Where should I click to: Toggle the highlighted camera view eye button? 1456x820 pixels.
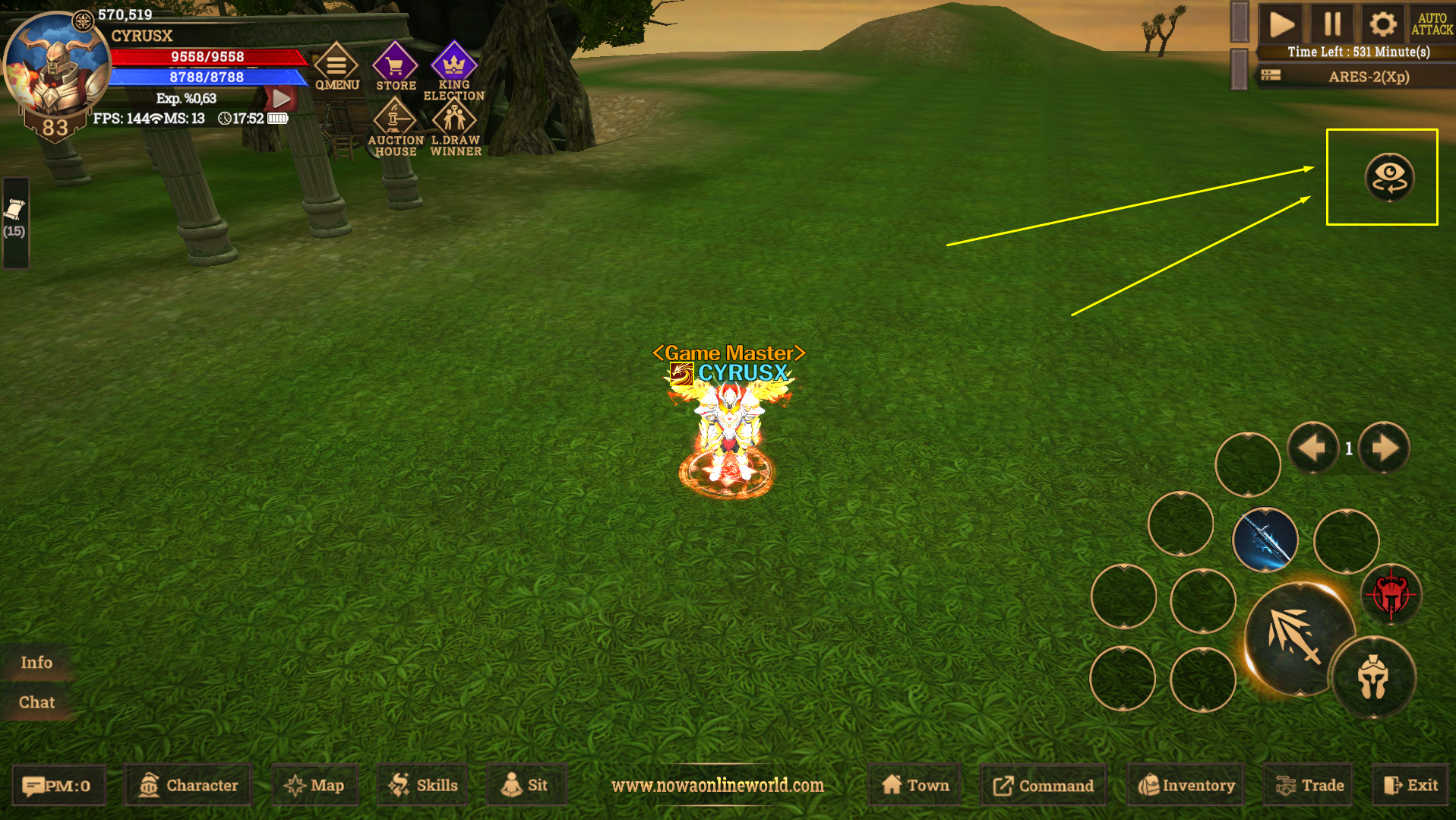(1390, 179)
